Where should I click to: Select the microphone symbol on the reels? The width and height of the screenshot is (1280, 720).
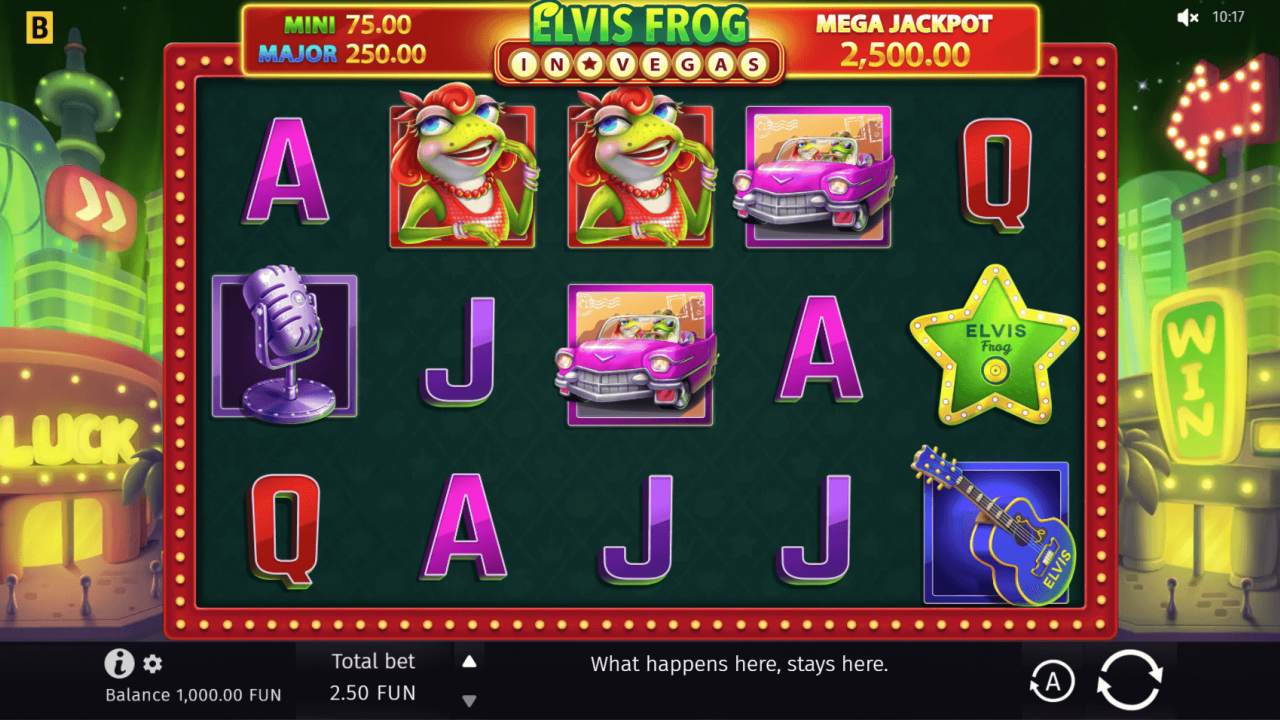(286, 347)
